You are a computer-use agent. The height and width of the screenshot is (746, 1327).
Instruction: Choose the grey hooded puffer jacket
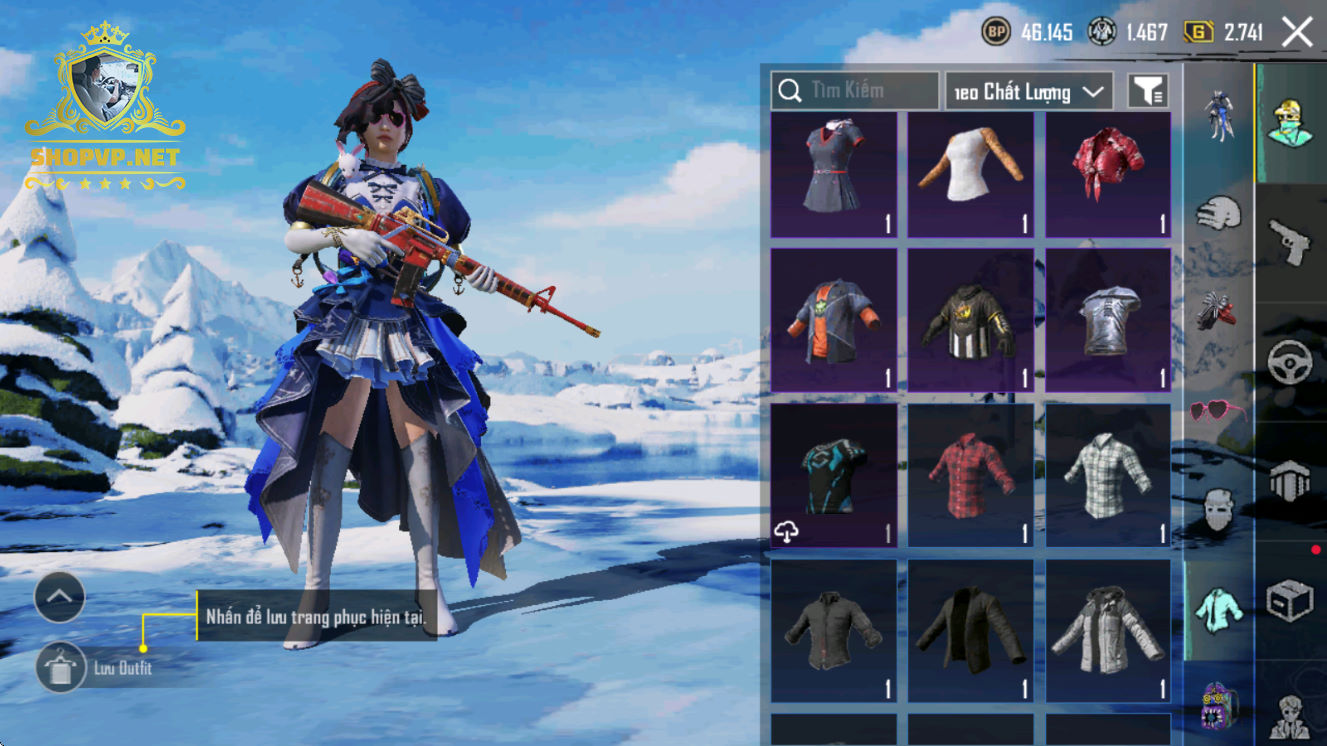1107,630
